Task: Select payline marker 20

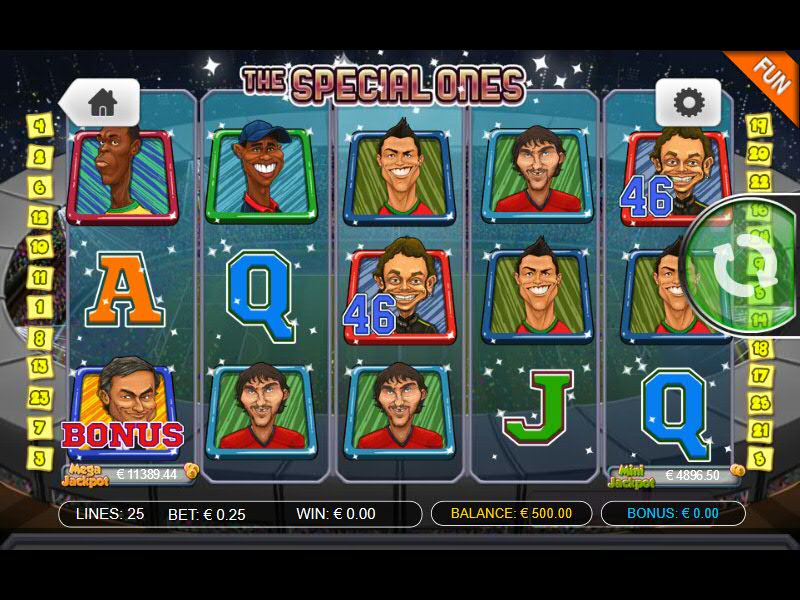Action: tap(759, 154)
